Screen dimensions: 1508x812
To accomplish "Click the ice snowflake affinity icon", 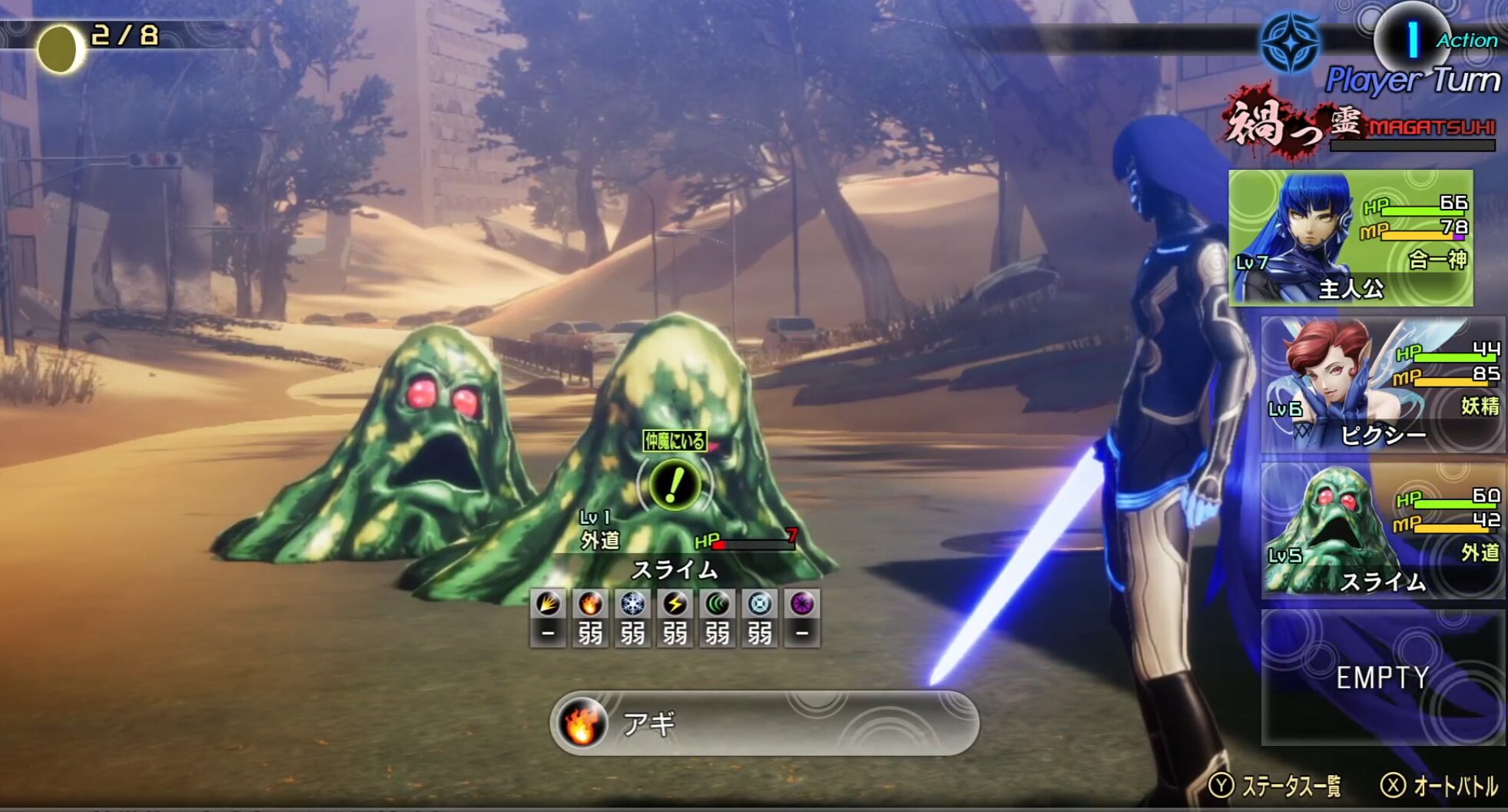I will pyautogui.click(x=632, y=604).
